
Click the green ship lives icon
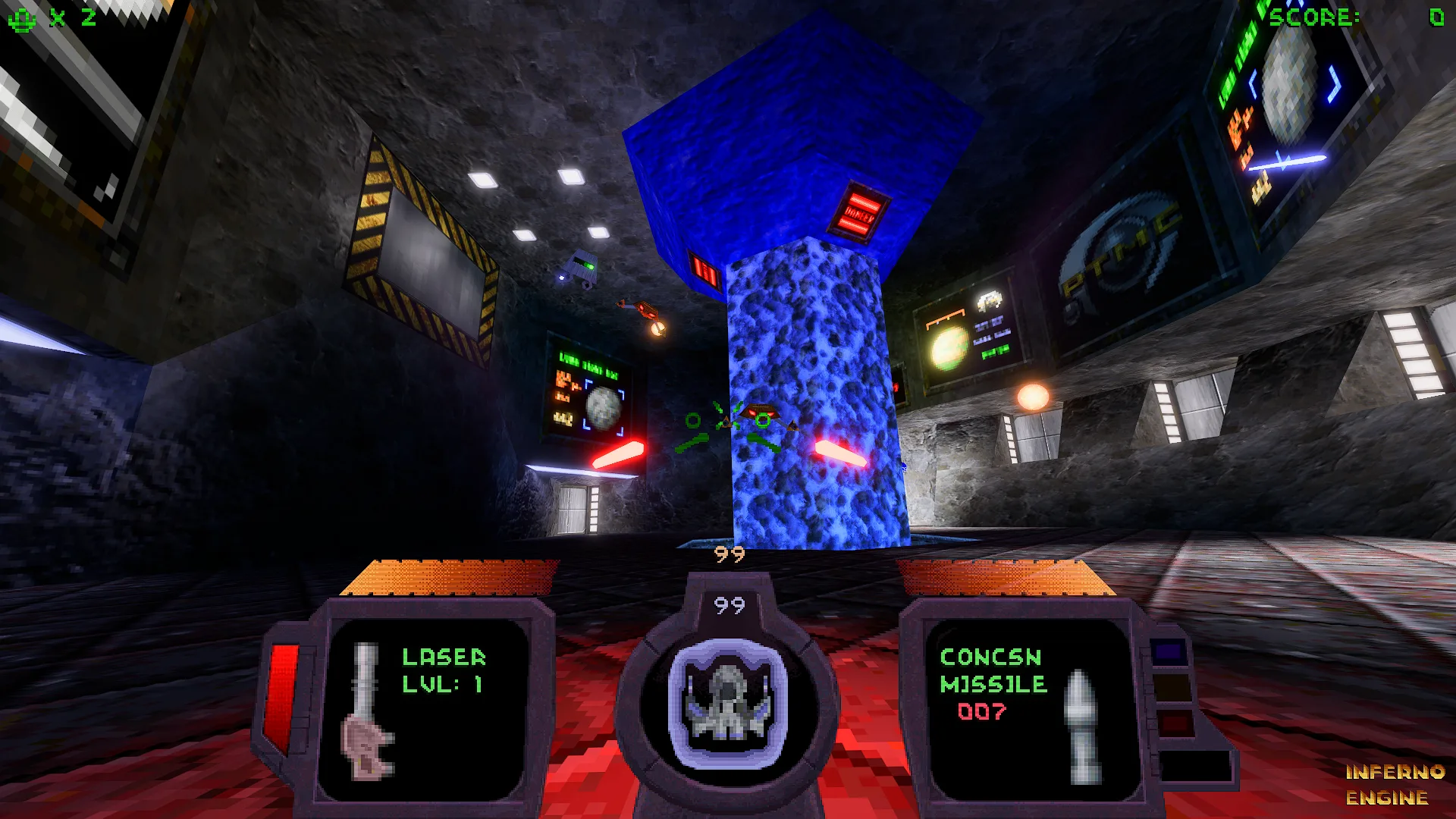[x=21, y=18]
